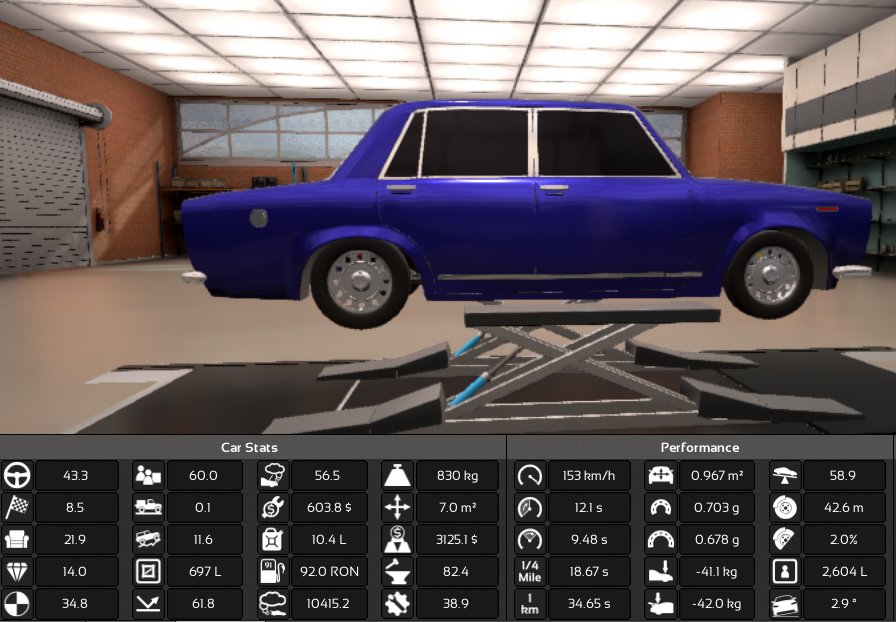Select the checkered flag sportiness icon
This screenshot has height=622, width=896.
(17, 508)
